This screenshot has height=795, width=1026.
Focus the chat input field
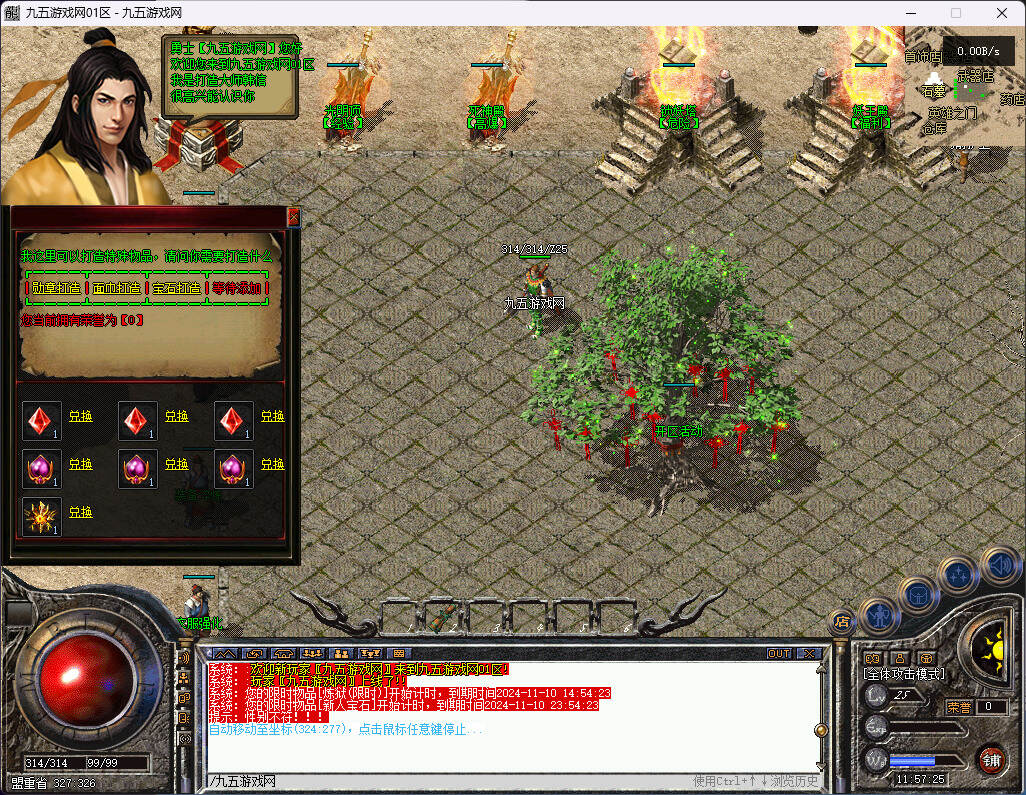pyautogui.click(x=450, y=781)
